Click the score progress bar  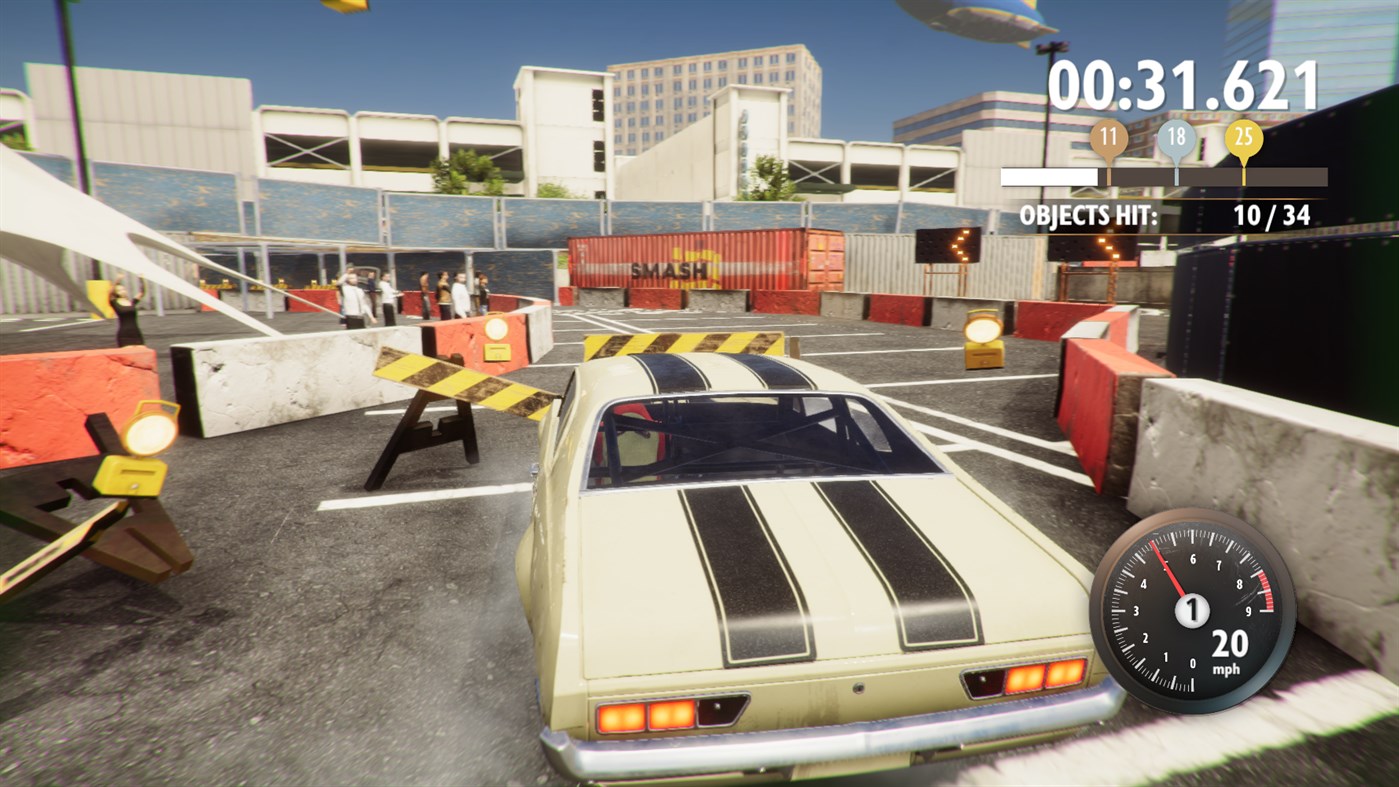(1163, 176)
